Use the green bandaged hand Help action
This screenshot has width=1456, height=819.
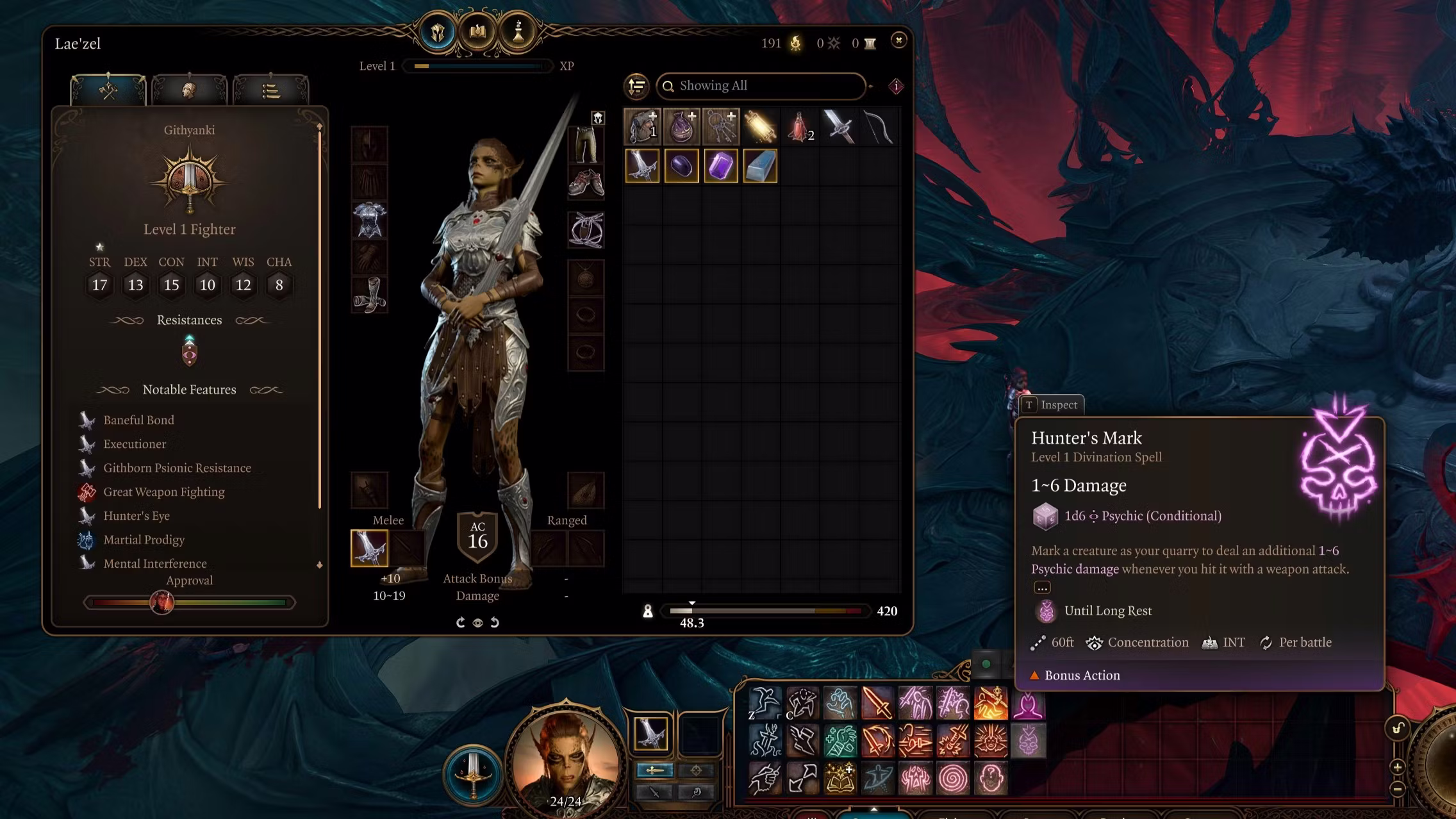coord(840,741)
